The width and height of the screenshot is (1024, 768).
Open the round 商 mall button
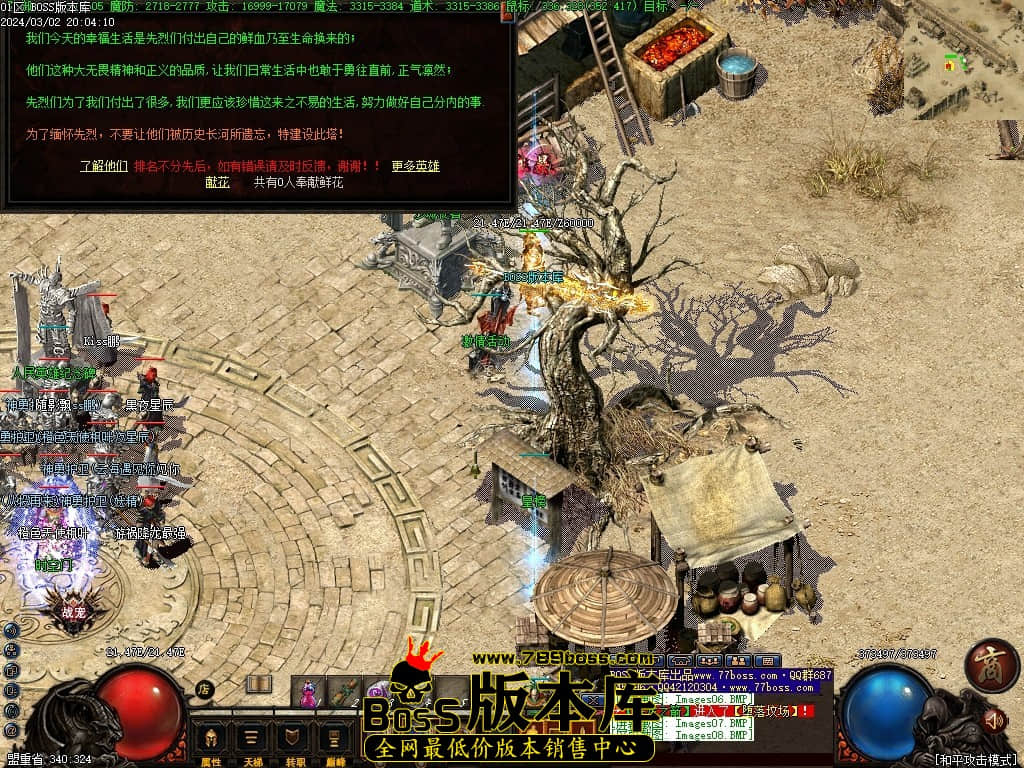point(991,666)
